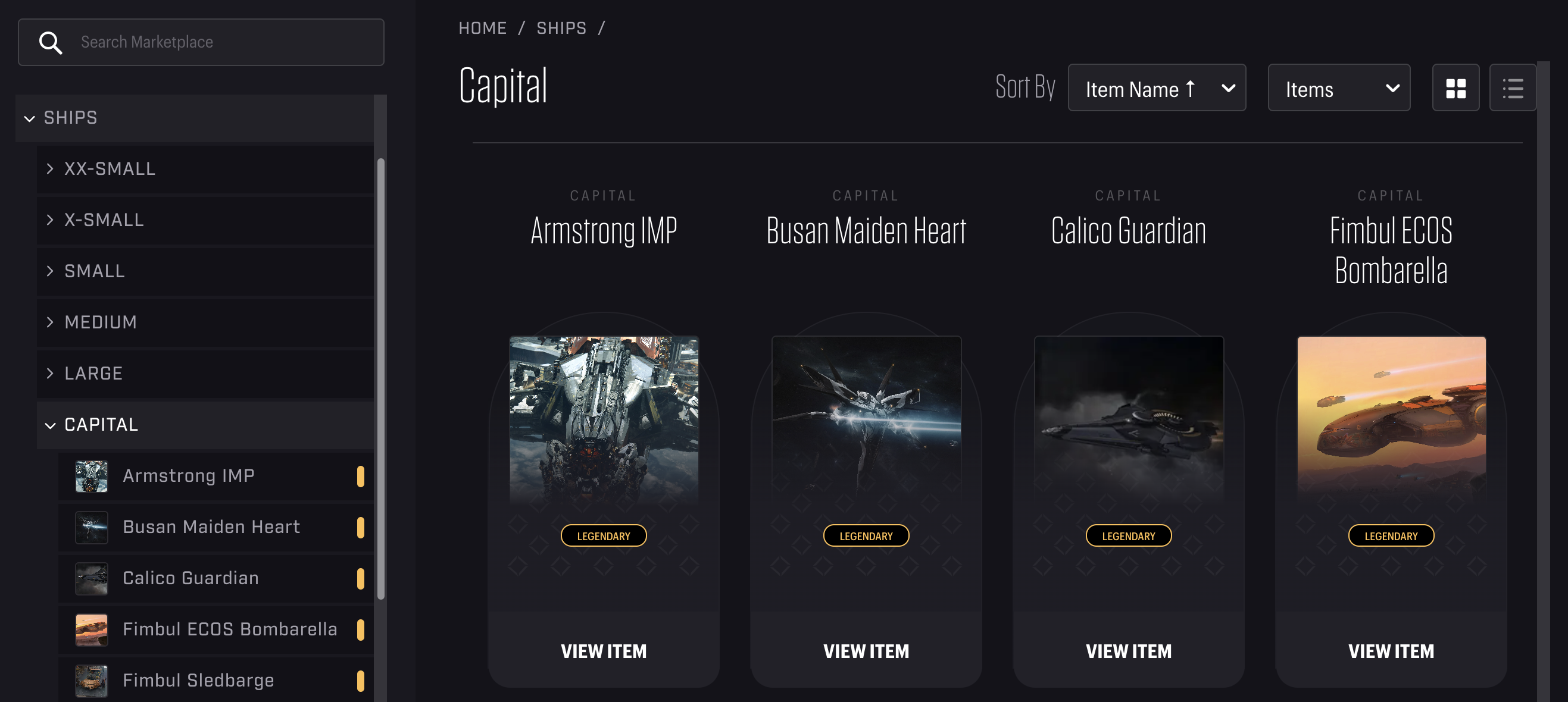
Task: Choose Calico Guardian from the sidebar
Action: click(190, 577)
